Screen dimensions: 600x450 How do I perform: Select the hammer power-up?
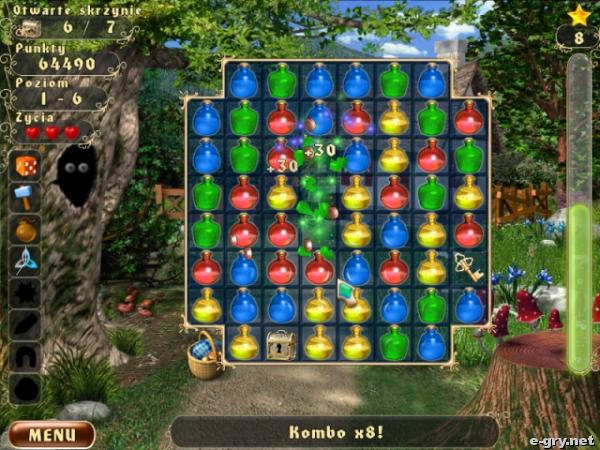coord(26,196)
